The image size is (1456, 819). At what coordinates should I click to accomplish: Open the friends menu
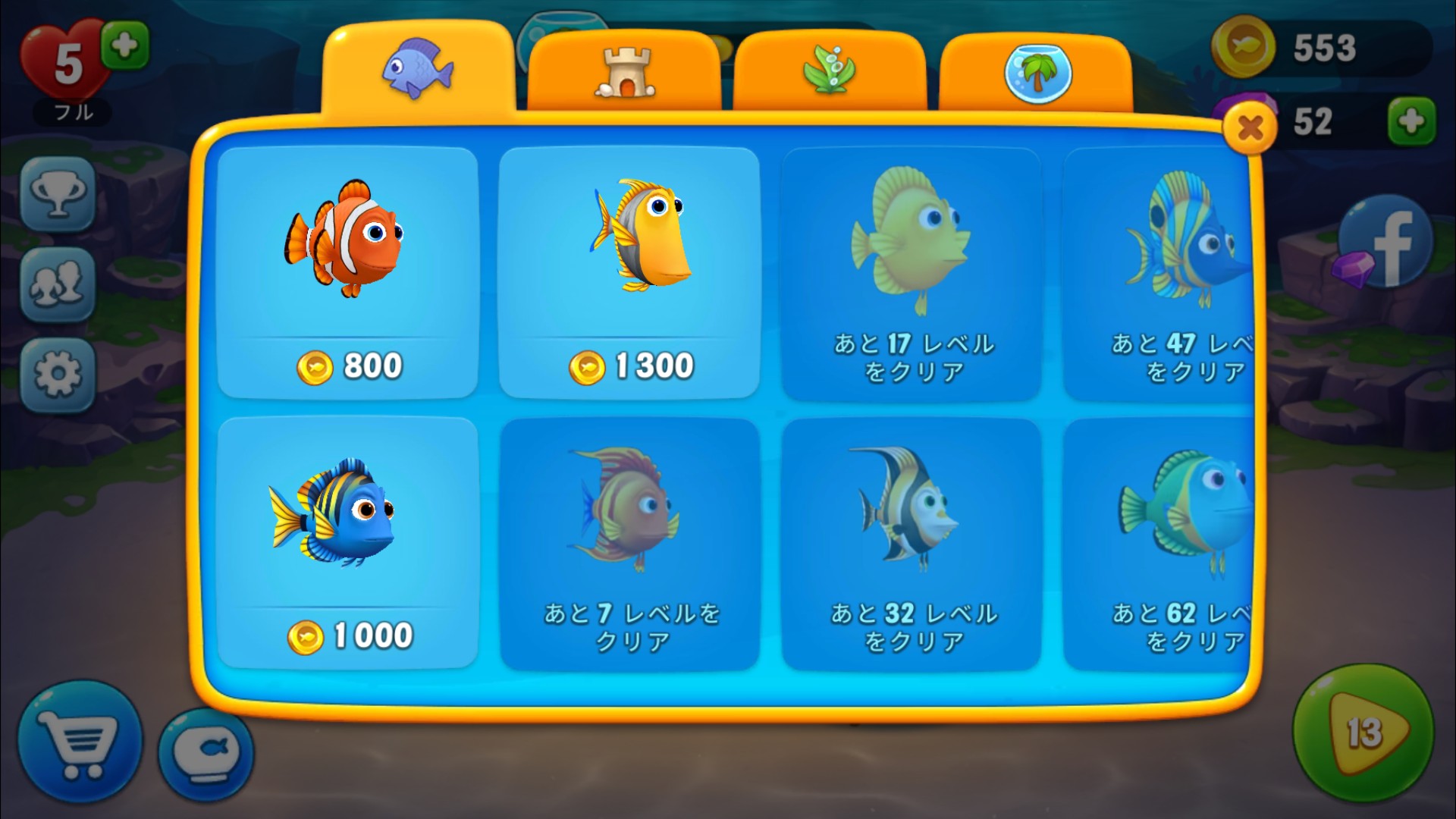58,284
